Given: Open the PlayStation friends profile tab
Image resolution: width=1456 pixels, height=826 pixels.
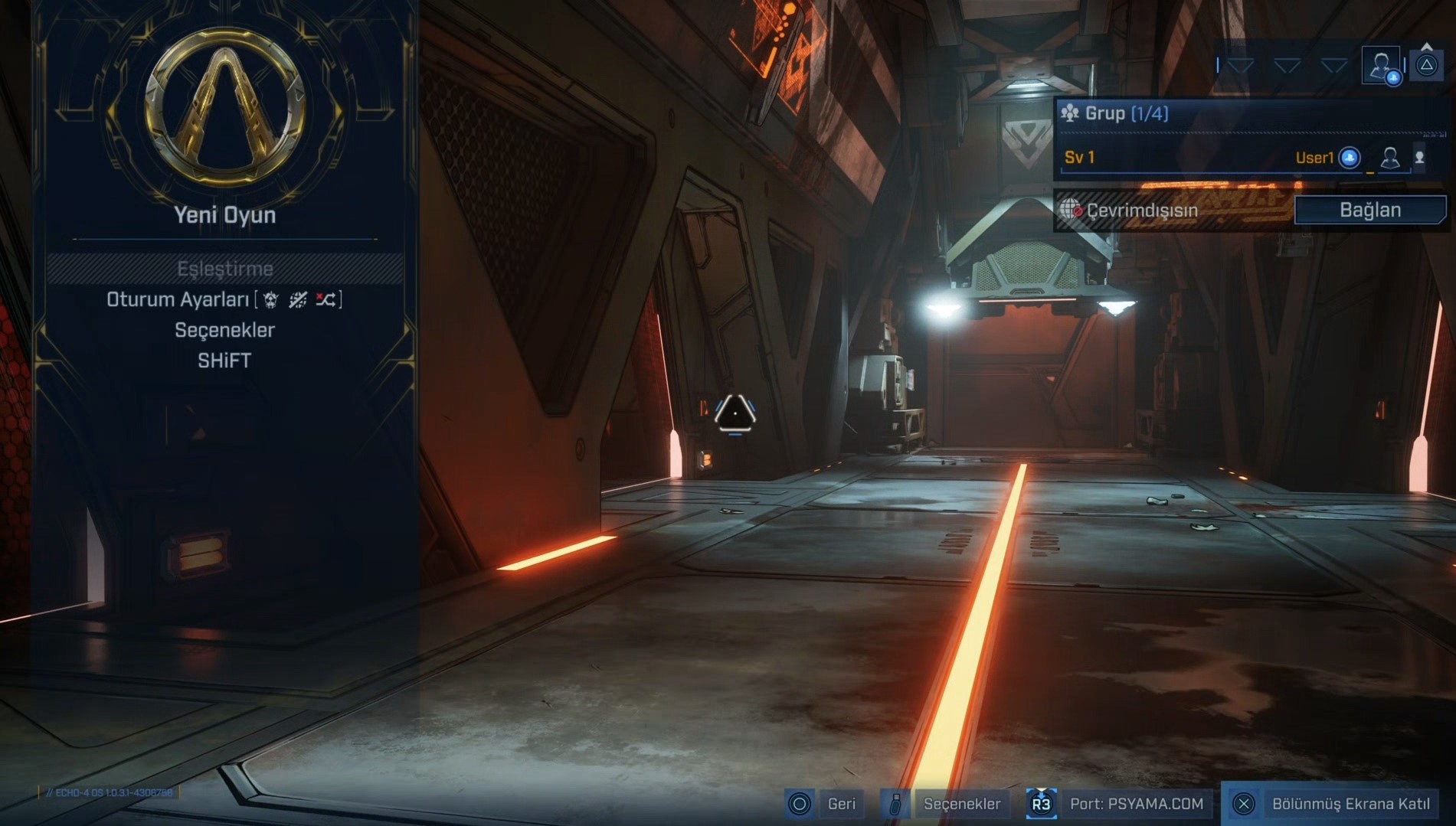Looking at the screenshot, I should (1381, 65).
